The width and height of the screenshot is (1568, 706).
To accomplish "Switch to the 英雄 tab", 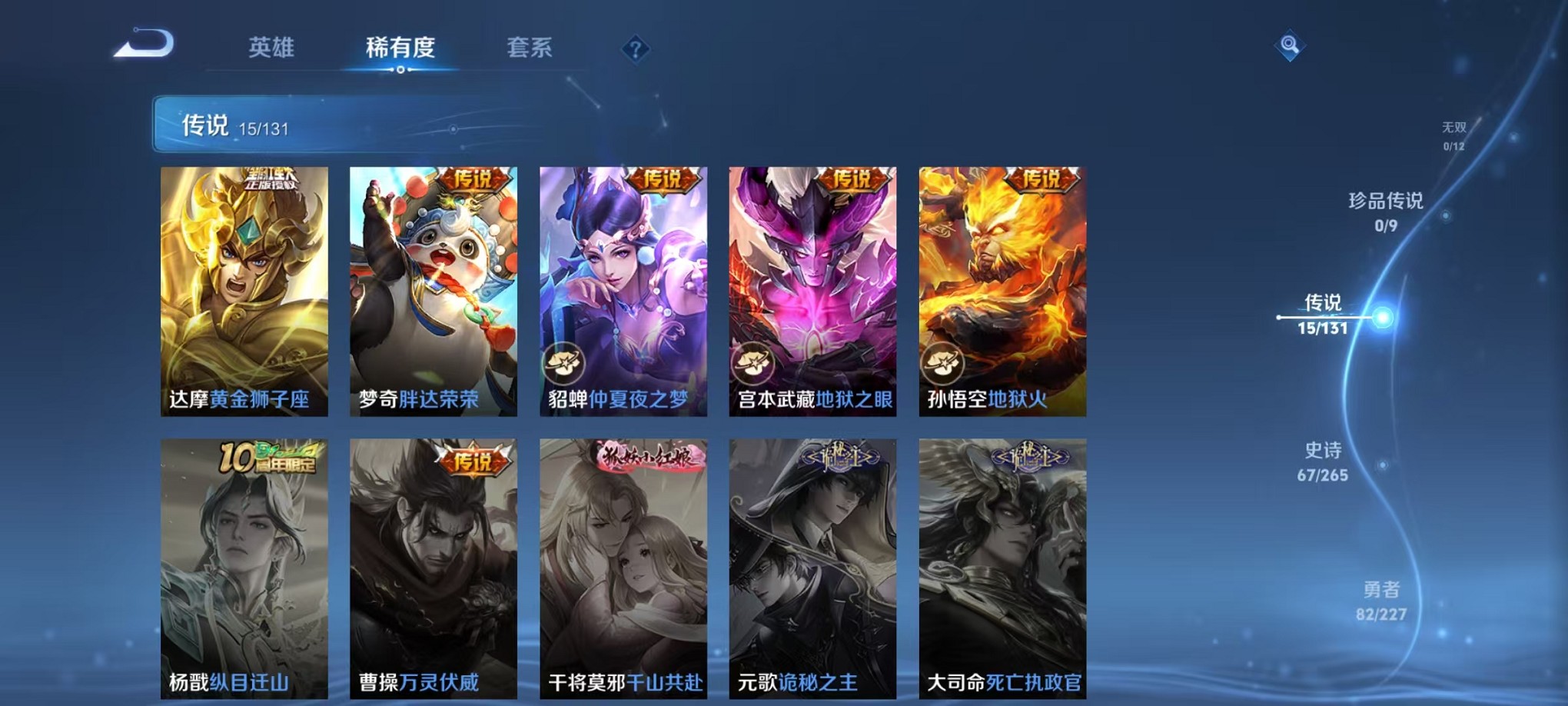I will 273,47.
